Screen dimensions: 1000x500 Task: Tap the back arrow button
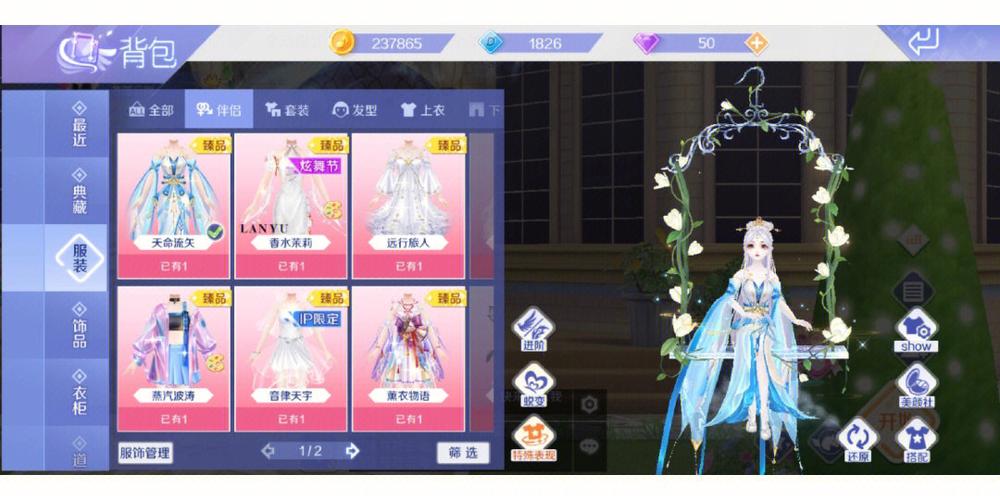(925, 42)
